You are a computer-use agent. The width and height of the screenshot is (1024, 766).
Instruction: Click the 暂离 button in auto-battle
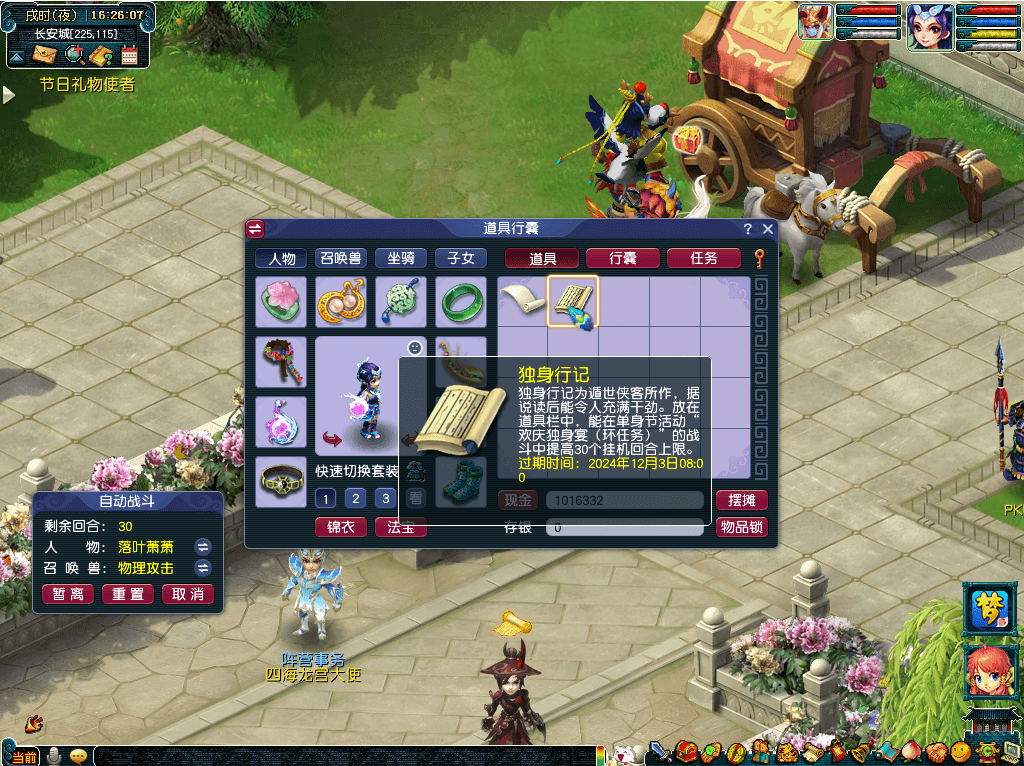[x=69, y=594]
